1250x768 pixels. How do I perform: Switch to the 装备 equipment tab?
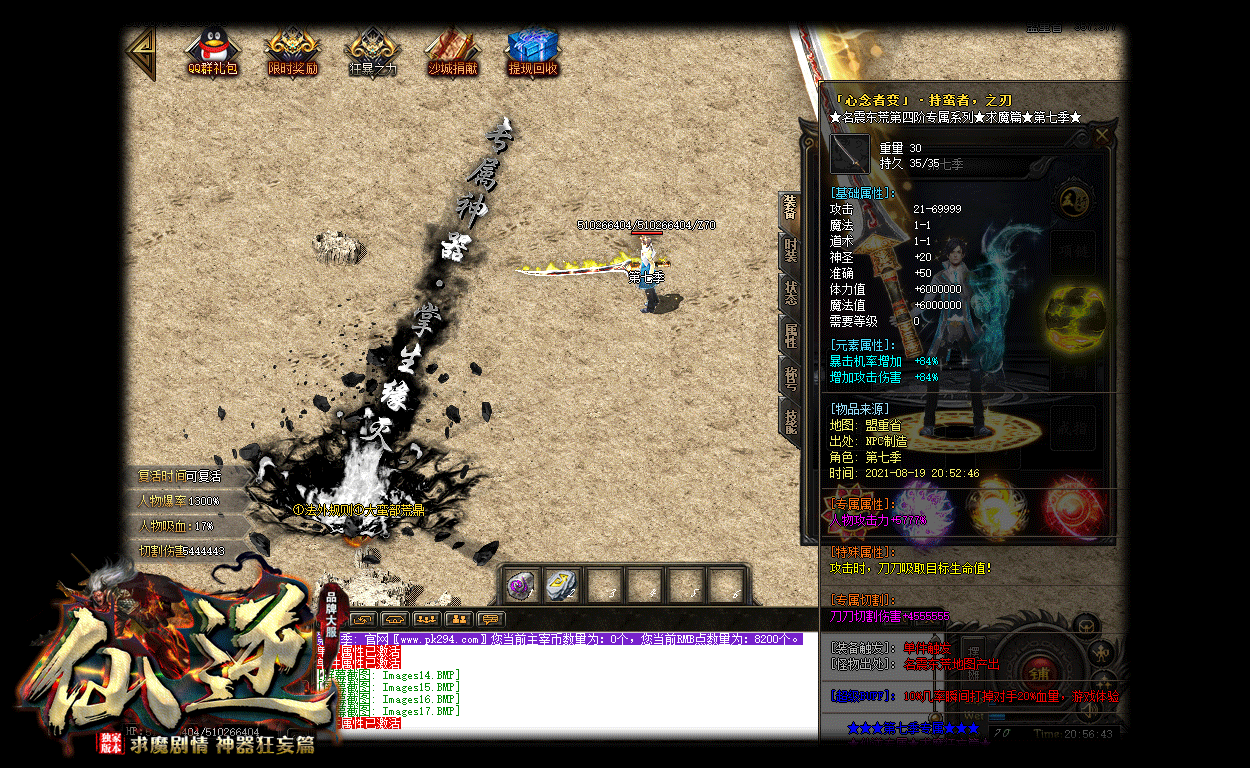coord(790,210)
